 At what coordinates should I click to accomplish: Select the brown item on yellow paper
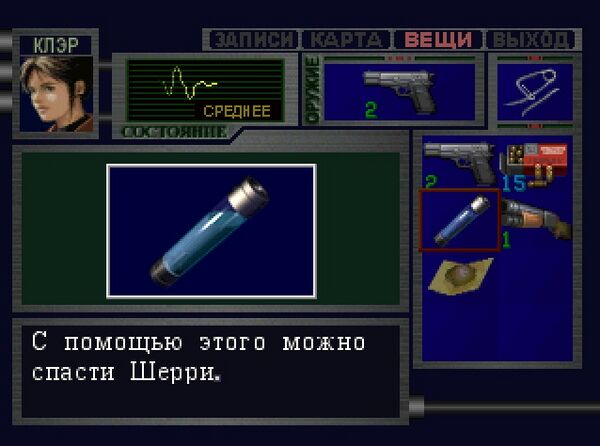click(x=459, y=275)
